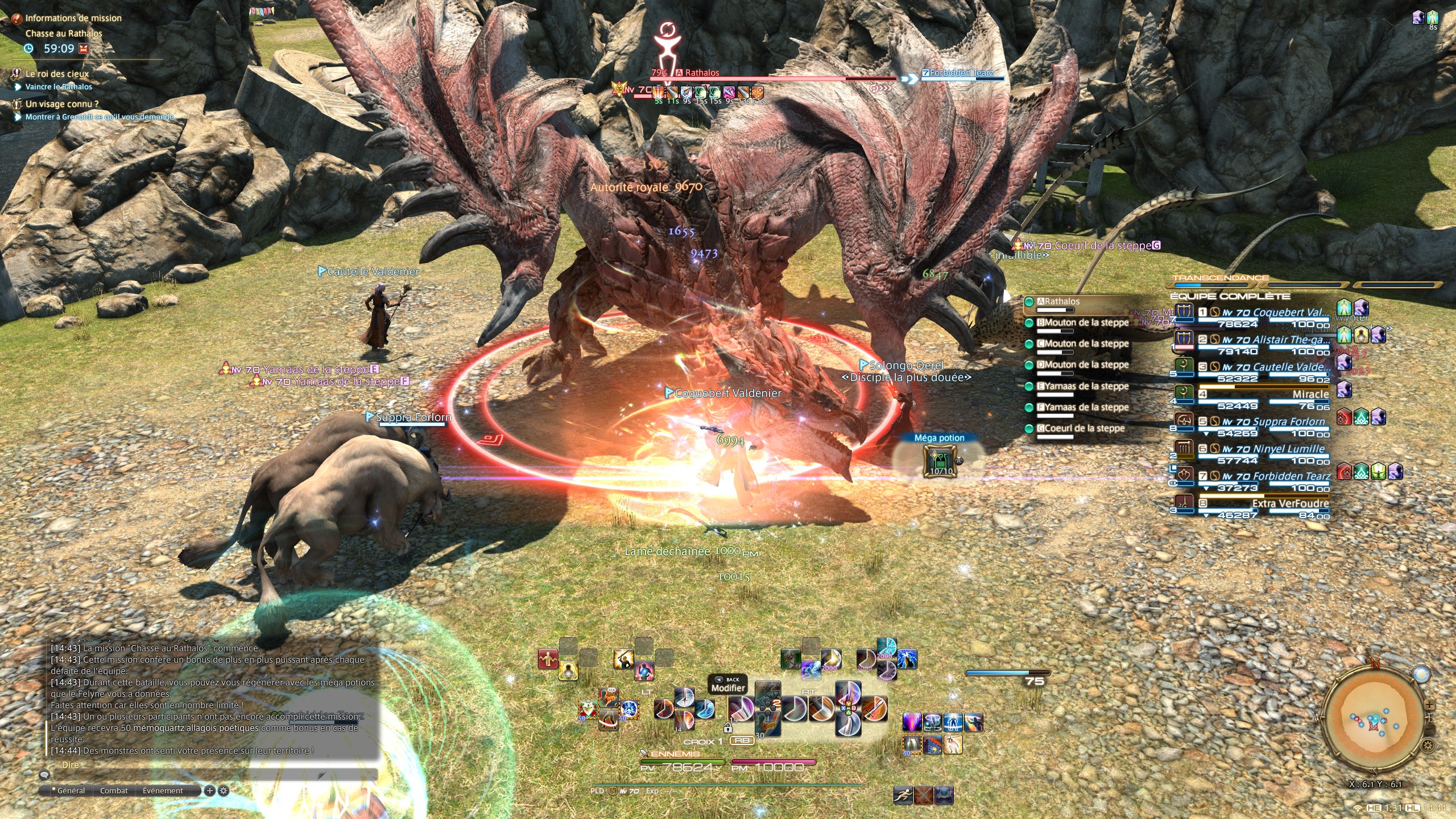Target Rathalos in the enemy list
This screenshot has width=1456, height=819.
(1058, 302)
